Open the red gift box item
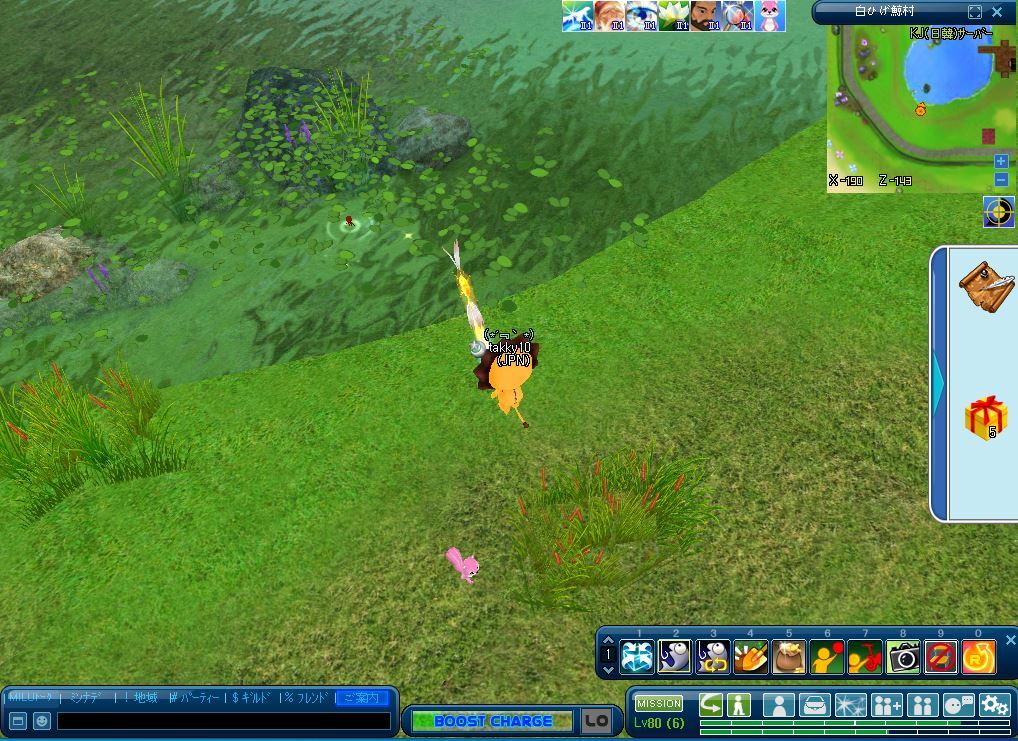Viewport: 1018px width, 741px height. click(x=985, y=416)
